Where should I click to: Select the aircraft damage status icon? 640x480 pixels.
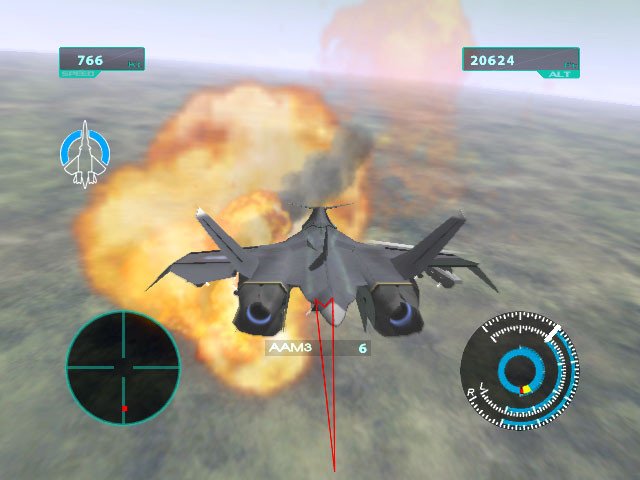click(84, 154)
